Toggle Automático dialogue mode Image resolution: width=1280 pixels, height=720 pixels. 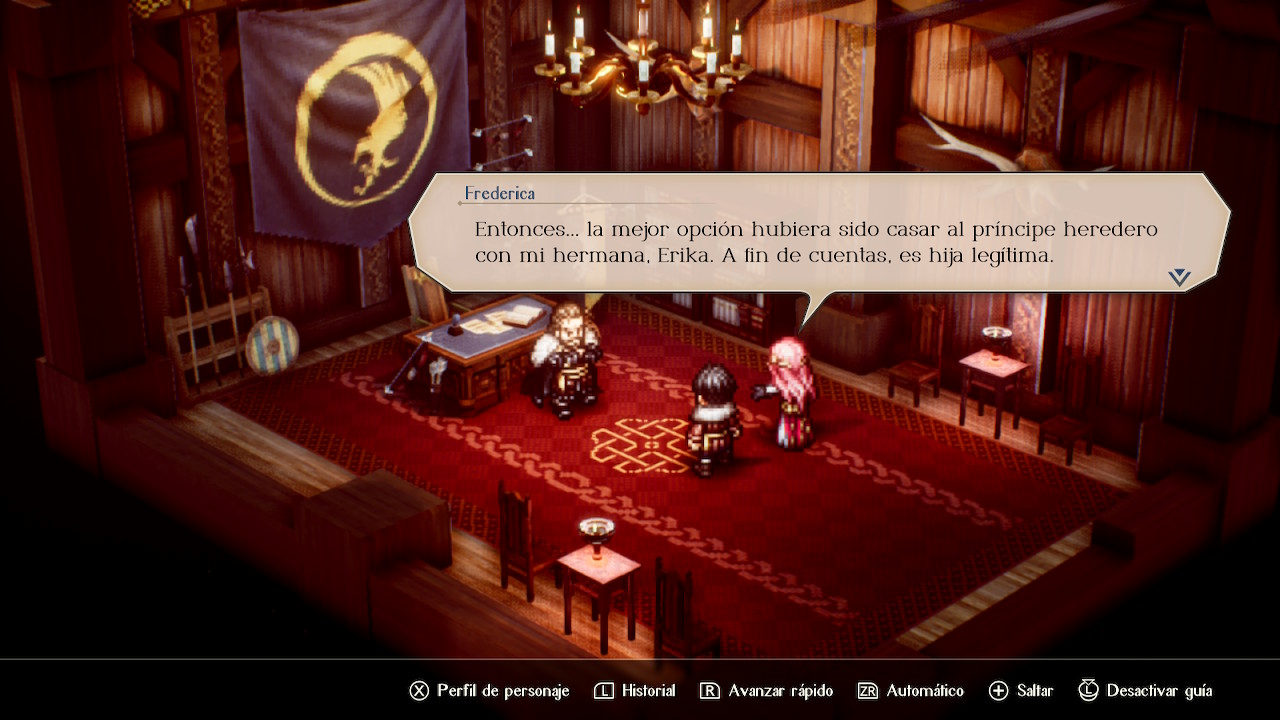pos(911,691)
